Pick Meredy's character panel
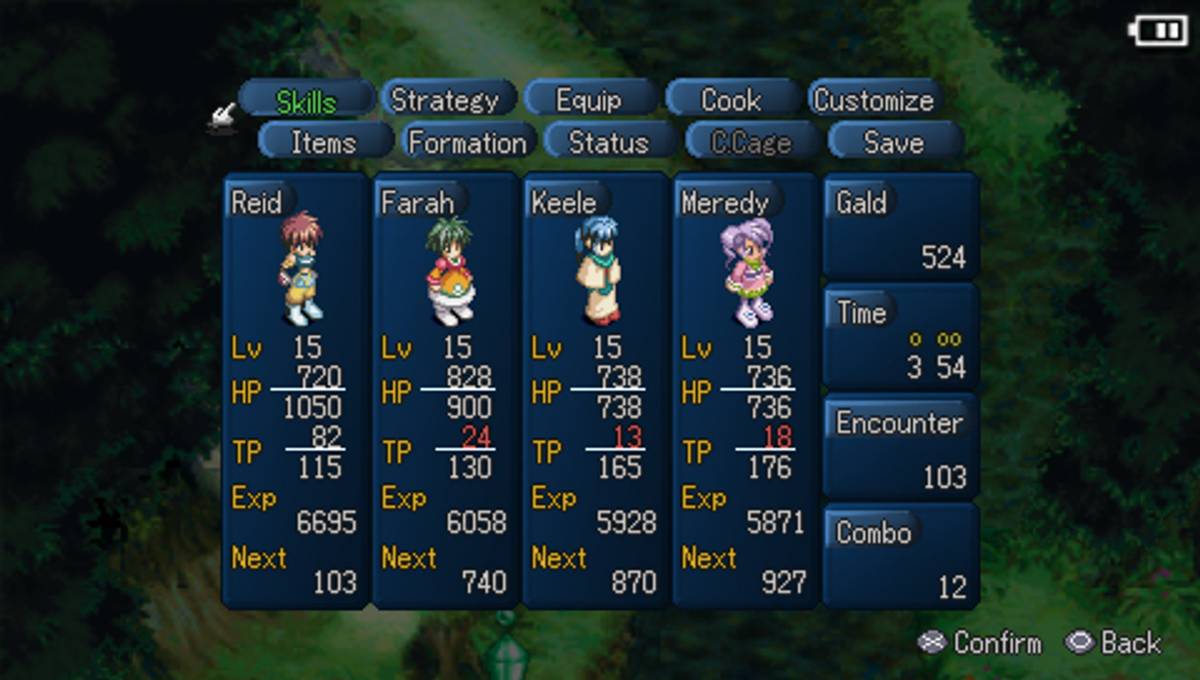The height and width of the screenshot is (680, 1200). 745,390
